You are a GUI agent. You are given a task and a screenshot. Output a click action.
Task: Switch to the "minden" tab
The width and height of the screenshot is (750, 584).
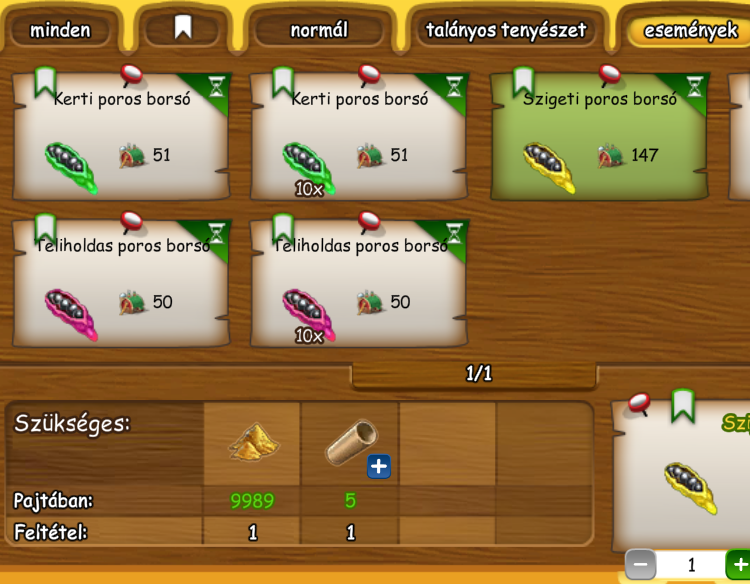point(60,30)
